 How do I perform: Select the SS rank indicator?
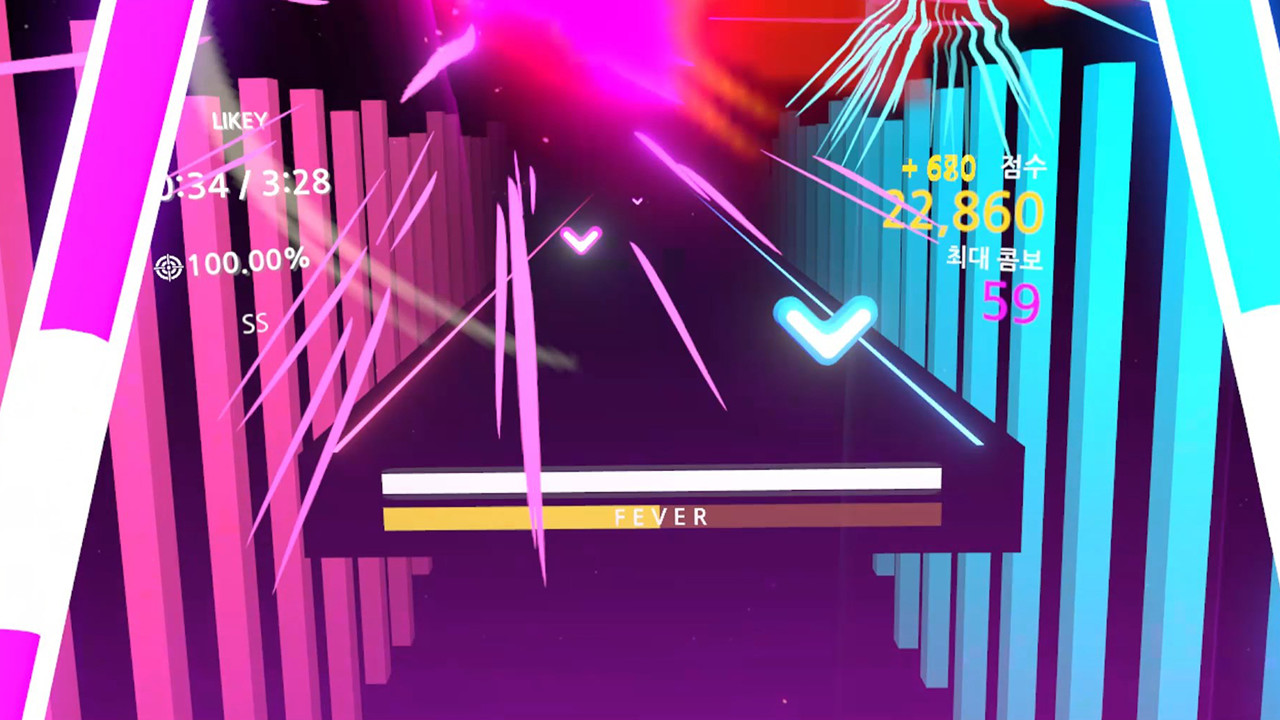(256, 322)
